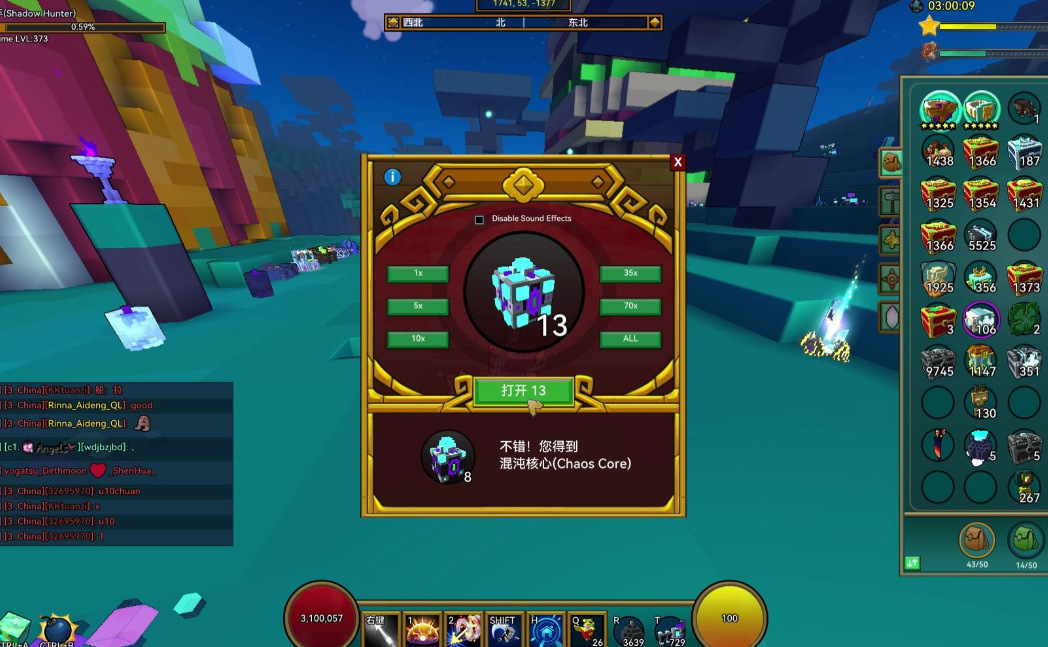Choose the 5x open amount
The width and height of the screenshot is (1048, 647).
tap(418, 306)
